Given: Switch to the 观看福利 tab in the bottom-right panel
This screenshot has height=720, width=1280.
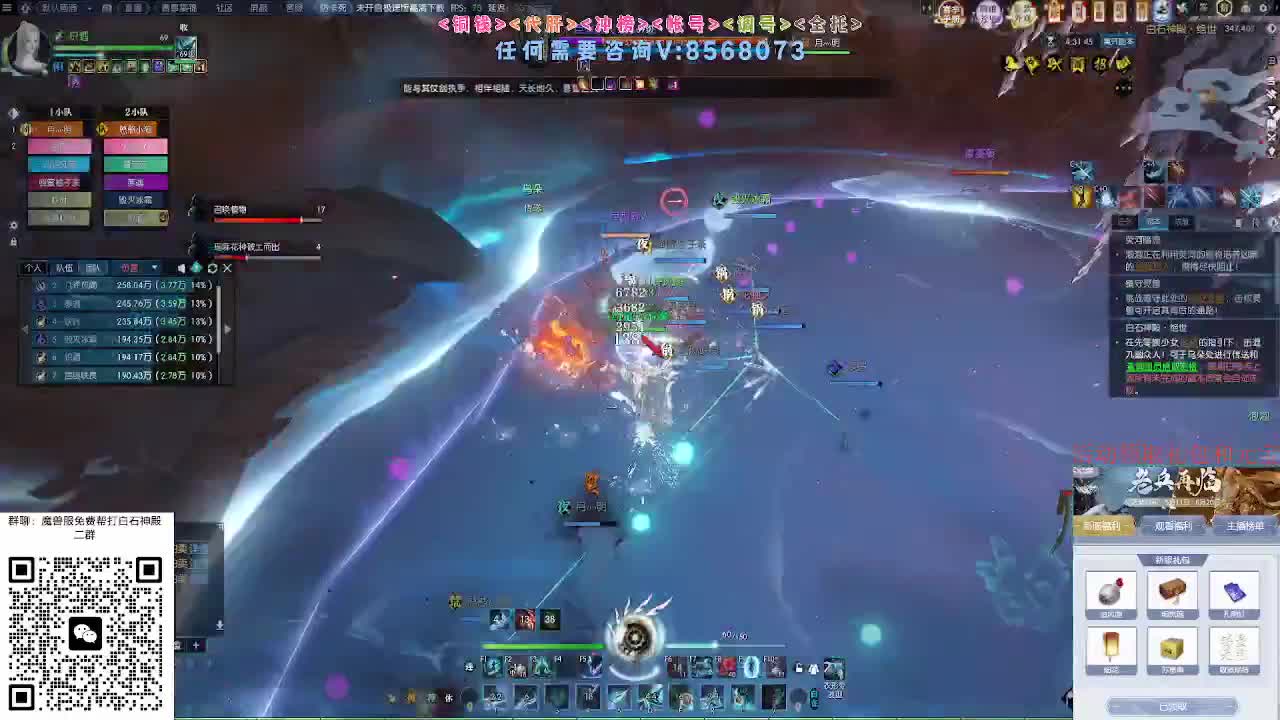Looking at the screenshot, I should 1172,526.
